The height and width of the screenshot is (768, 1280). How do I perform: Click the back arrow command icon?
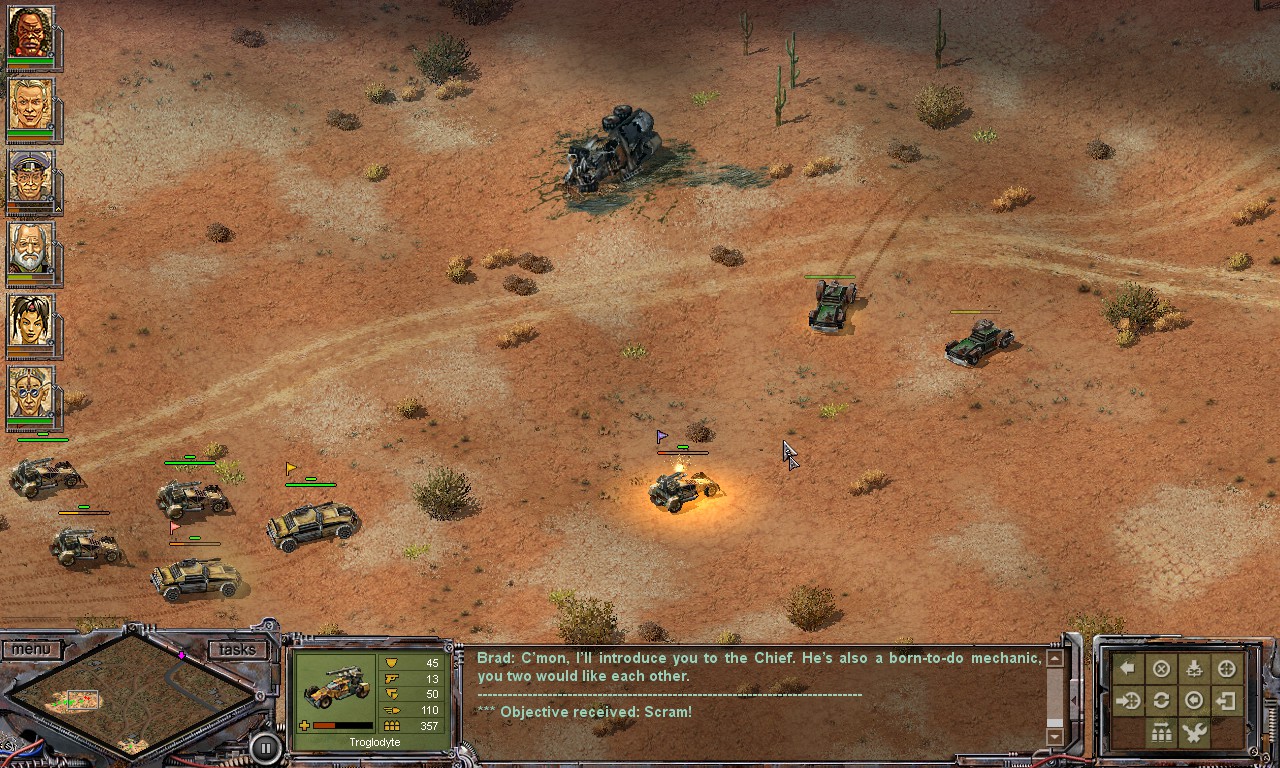click(x=1128, y=666)
